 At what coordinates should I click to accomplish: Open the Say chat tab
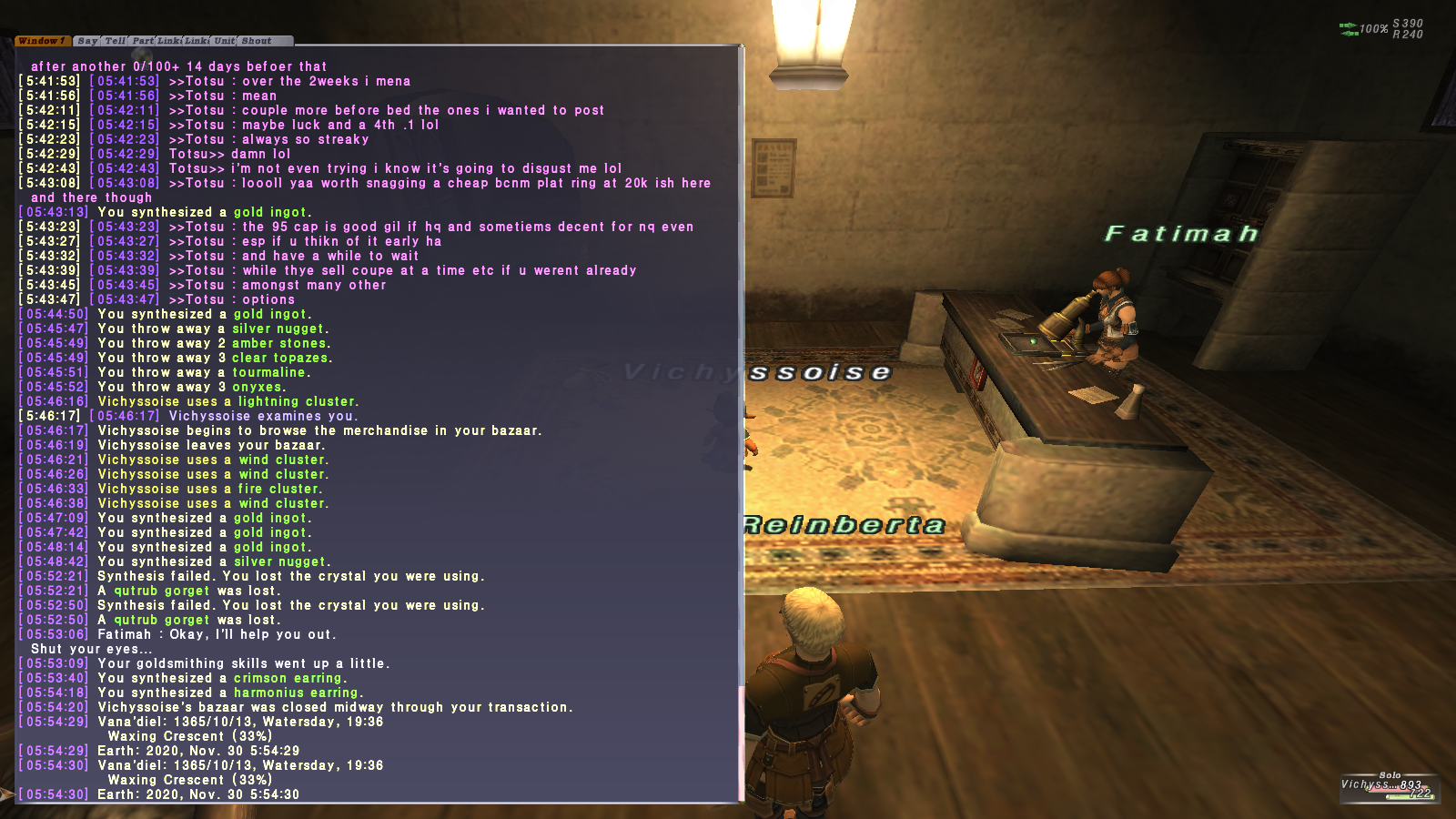point(87,41)
